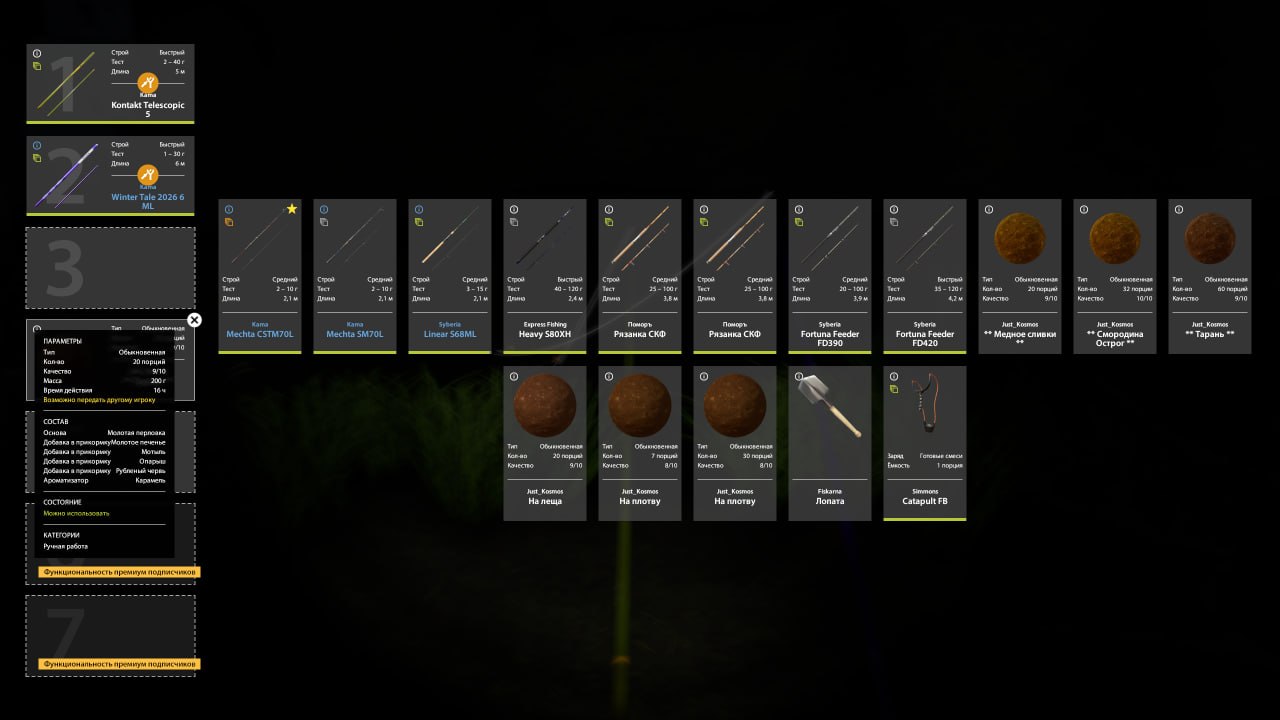1280x720 pixels.
Task: Click the empty rod slot number 3
Action: [110, 267]
